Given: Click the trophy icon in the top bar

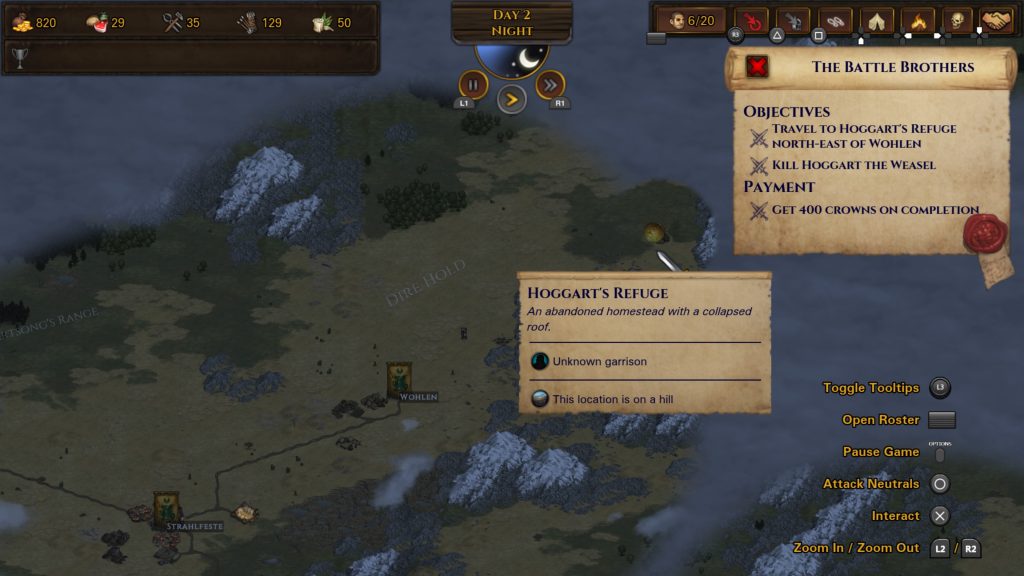Looking at the screenshot, I should pyautogui.click(x=19, y=57).
